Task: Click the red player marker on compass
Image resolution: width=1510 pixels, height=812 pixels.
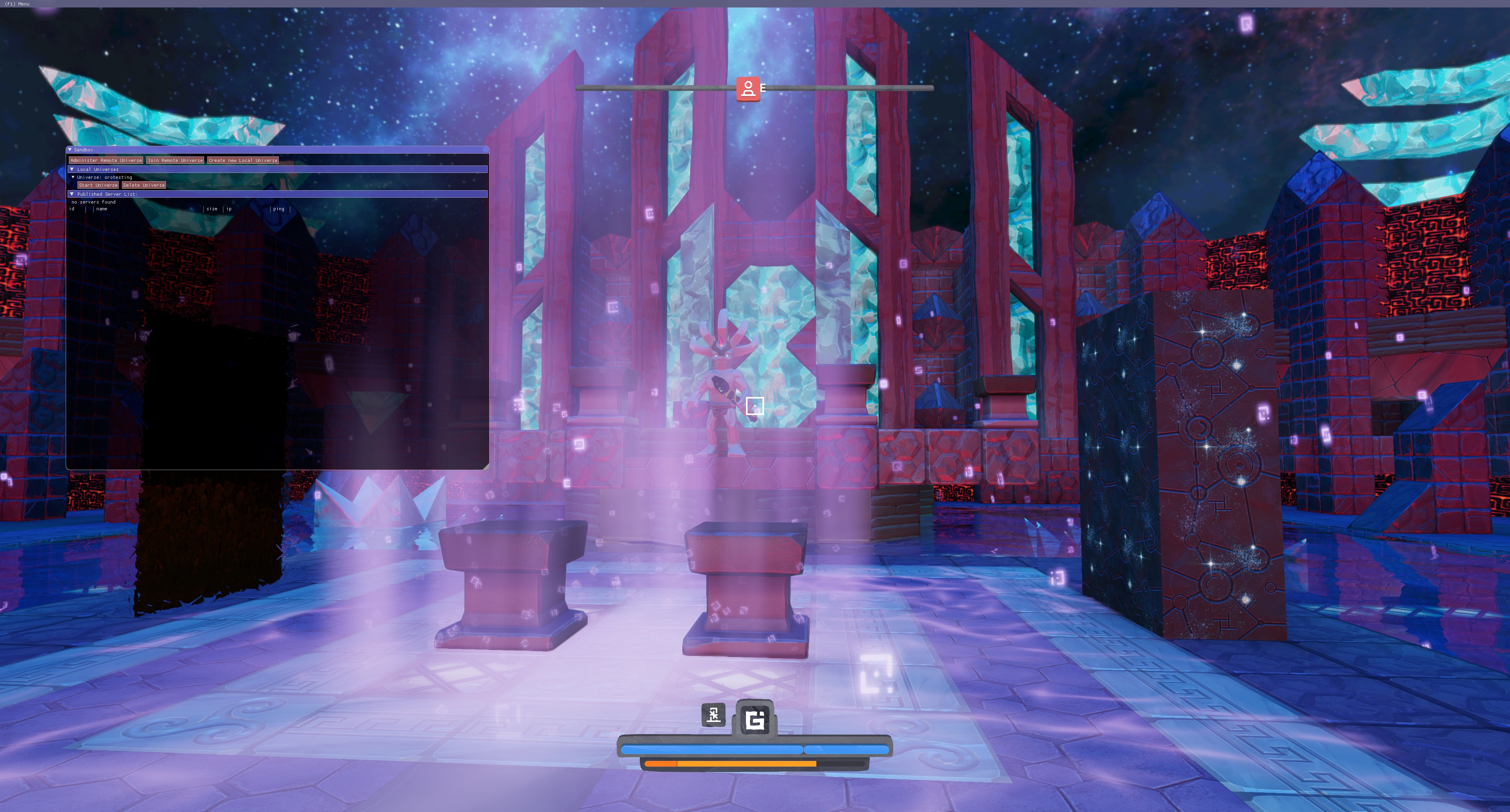Action: coord(748,89)
